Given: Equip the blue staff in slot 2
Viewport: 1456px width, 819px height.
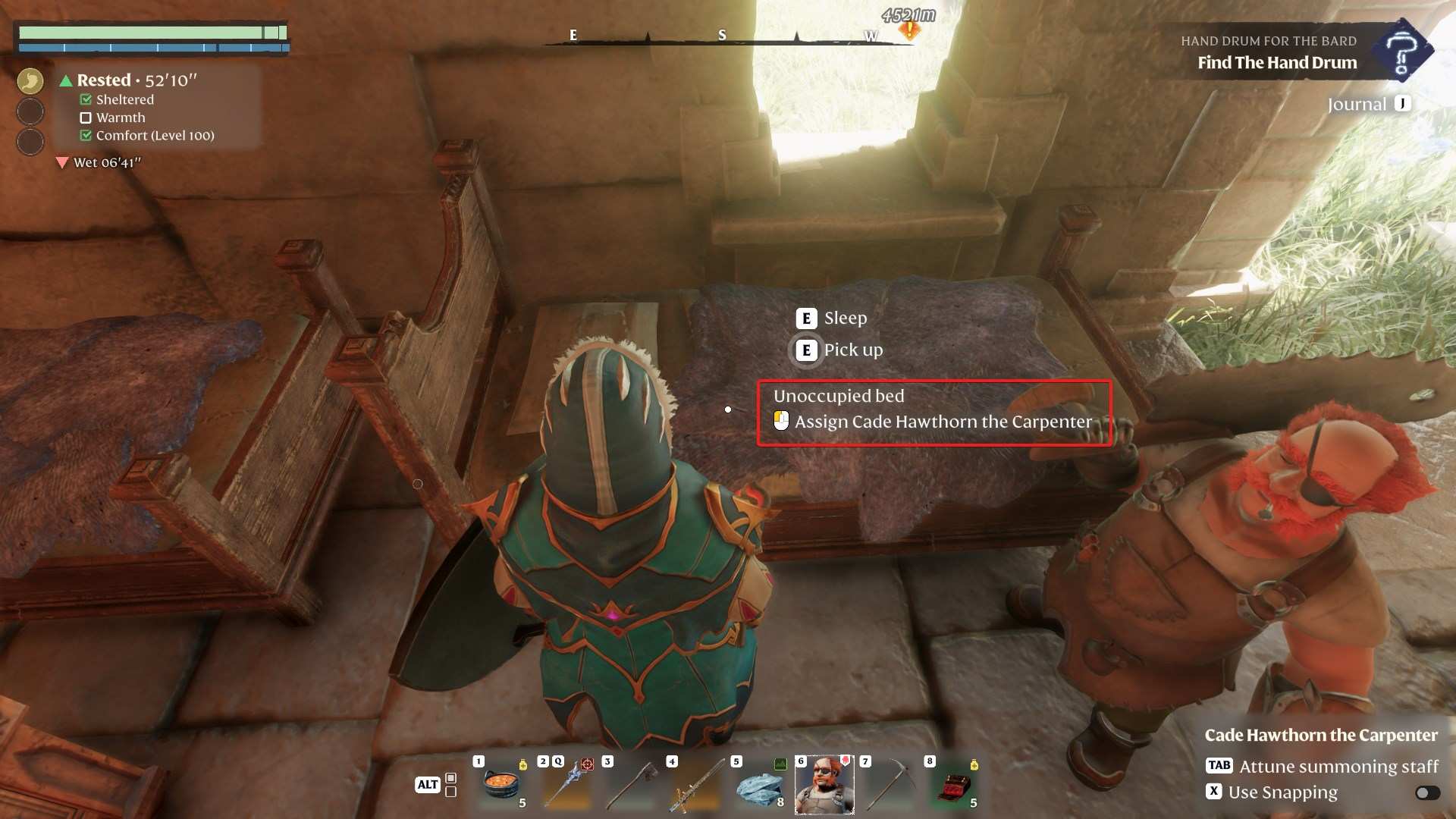Looking at the screenshot, I should coord(566,785).
